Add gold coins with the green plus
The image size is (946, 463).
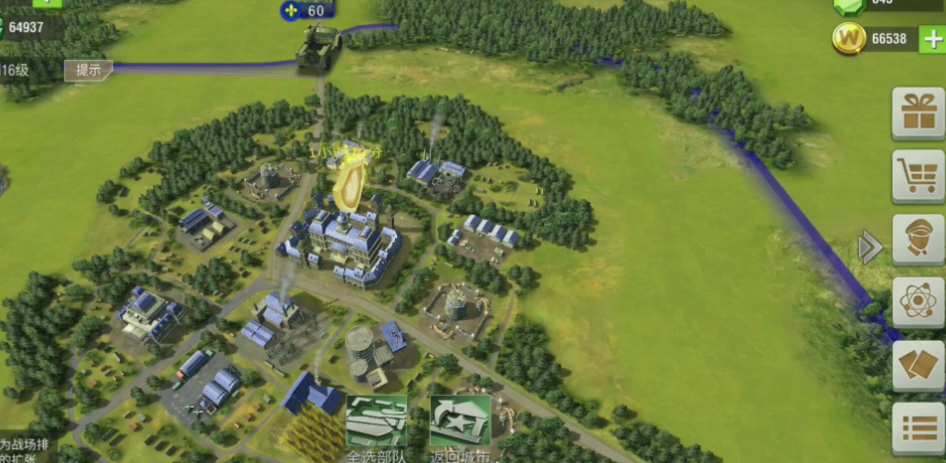[930, 40]
